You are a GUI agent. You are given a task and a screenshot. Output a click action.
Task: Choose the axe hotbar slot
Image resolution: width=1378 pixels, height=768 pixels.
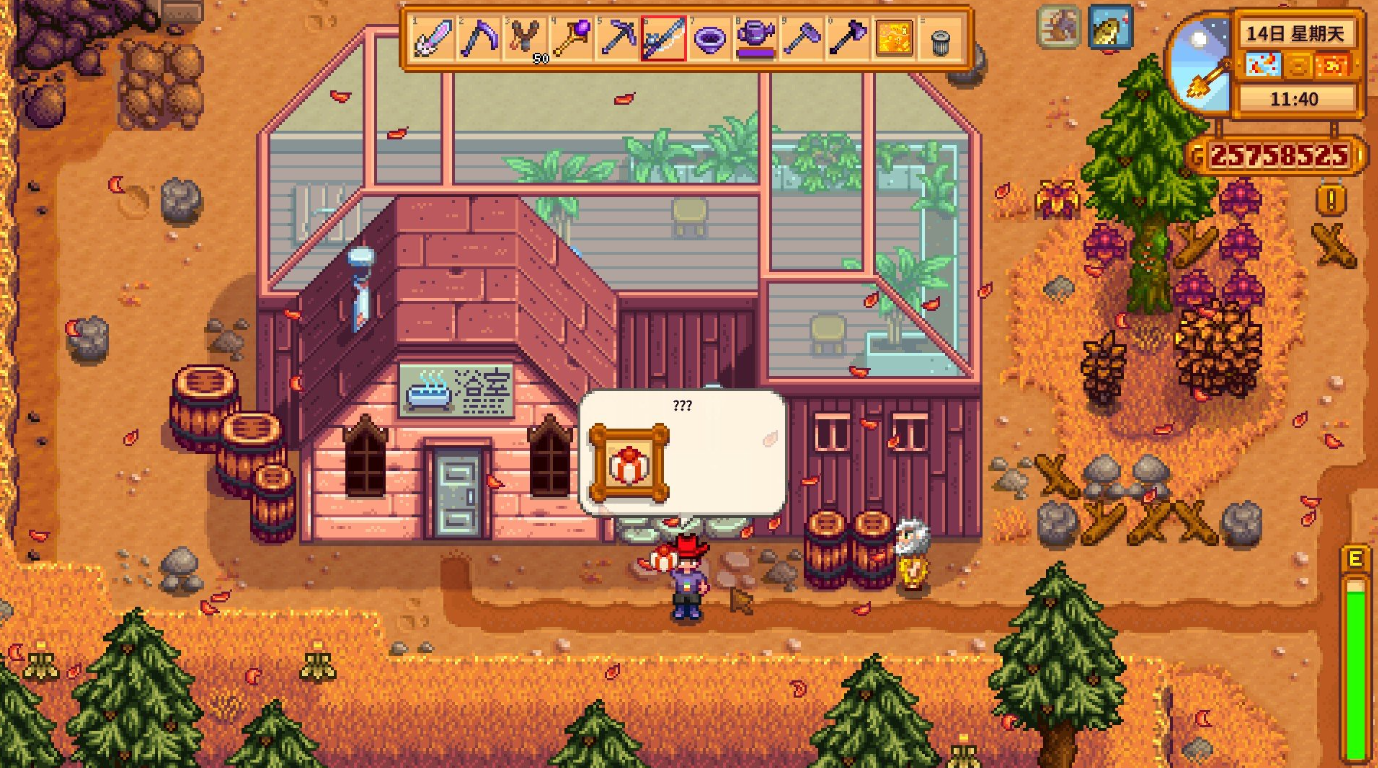click(x=848, y=40)
